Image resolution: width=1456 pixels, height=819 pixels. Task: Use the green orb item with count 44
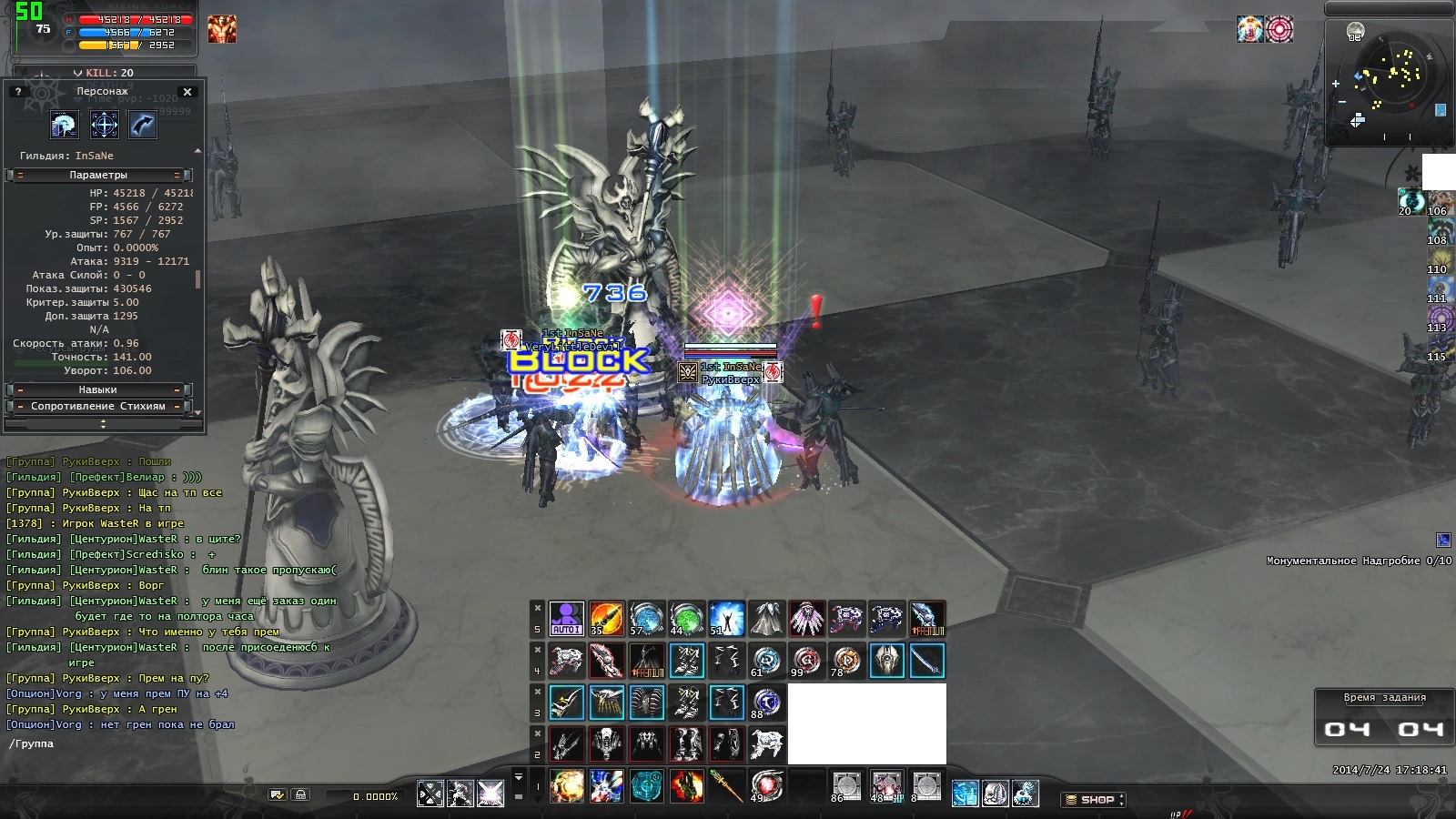coord(687,619)
